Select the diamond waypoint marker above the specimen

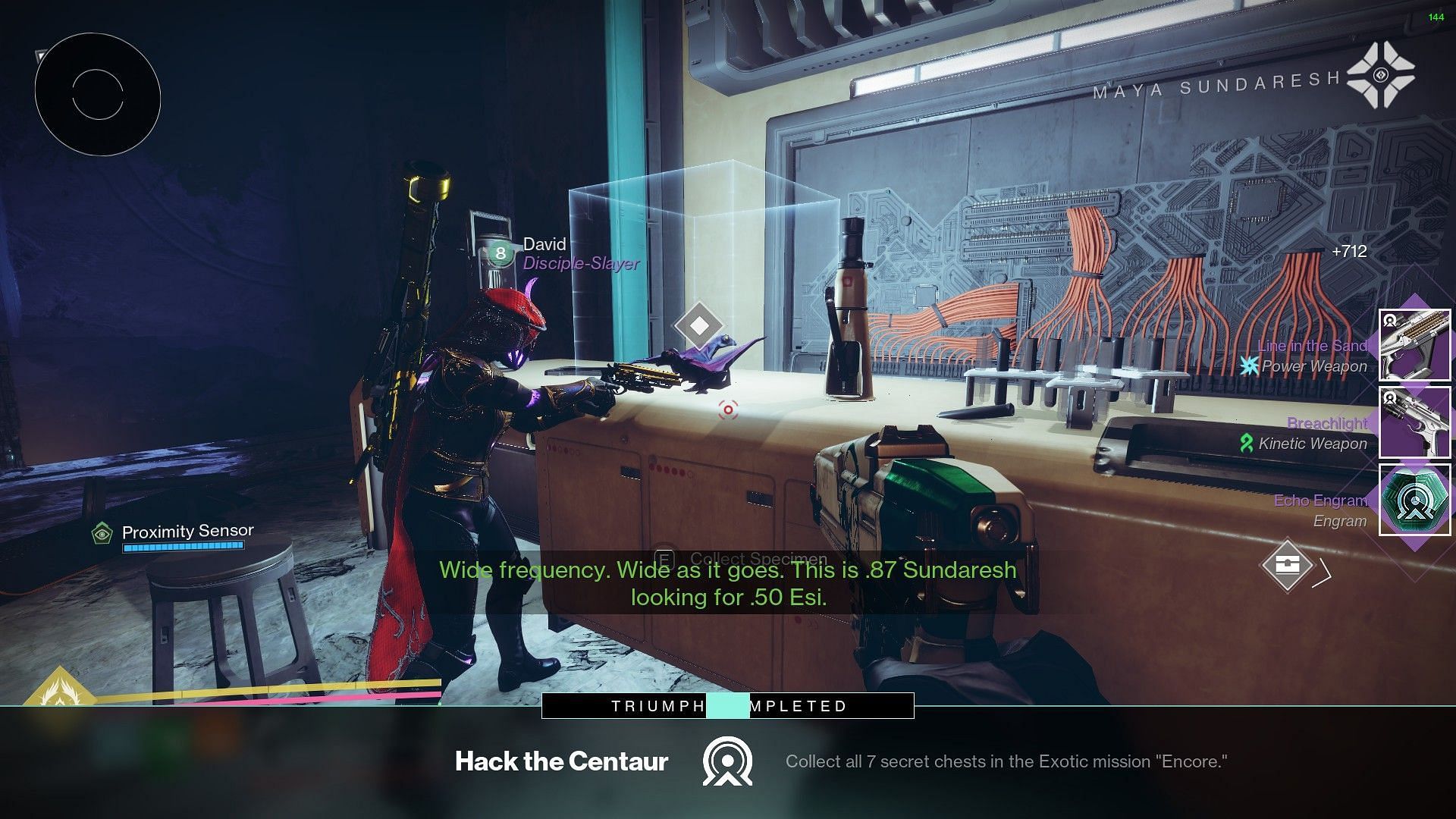699,325
